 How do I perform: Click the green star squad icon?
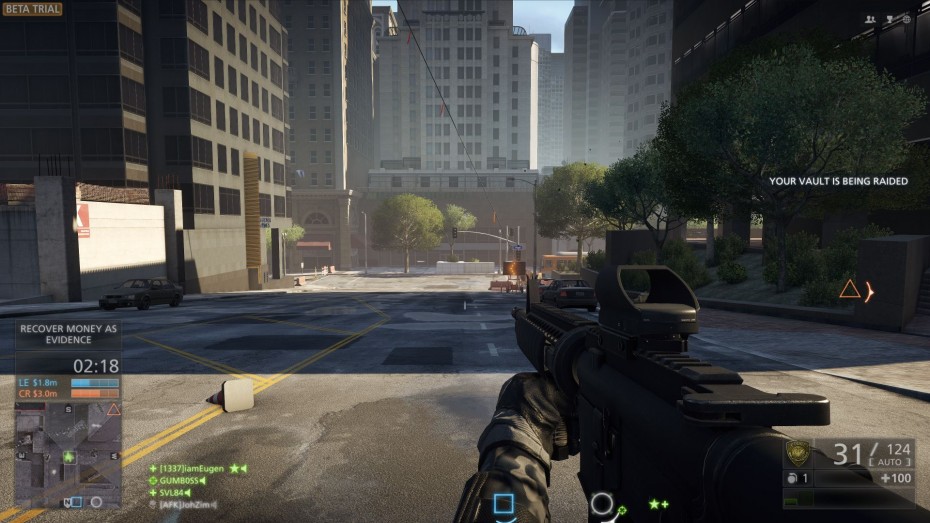pos(658,504)
